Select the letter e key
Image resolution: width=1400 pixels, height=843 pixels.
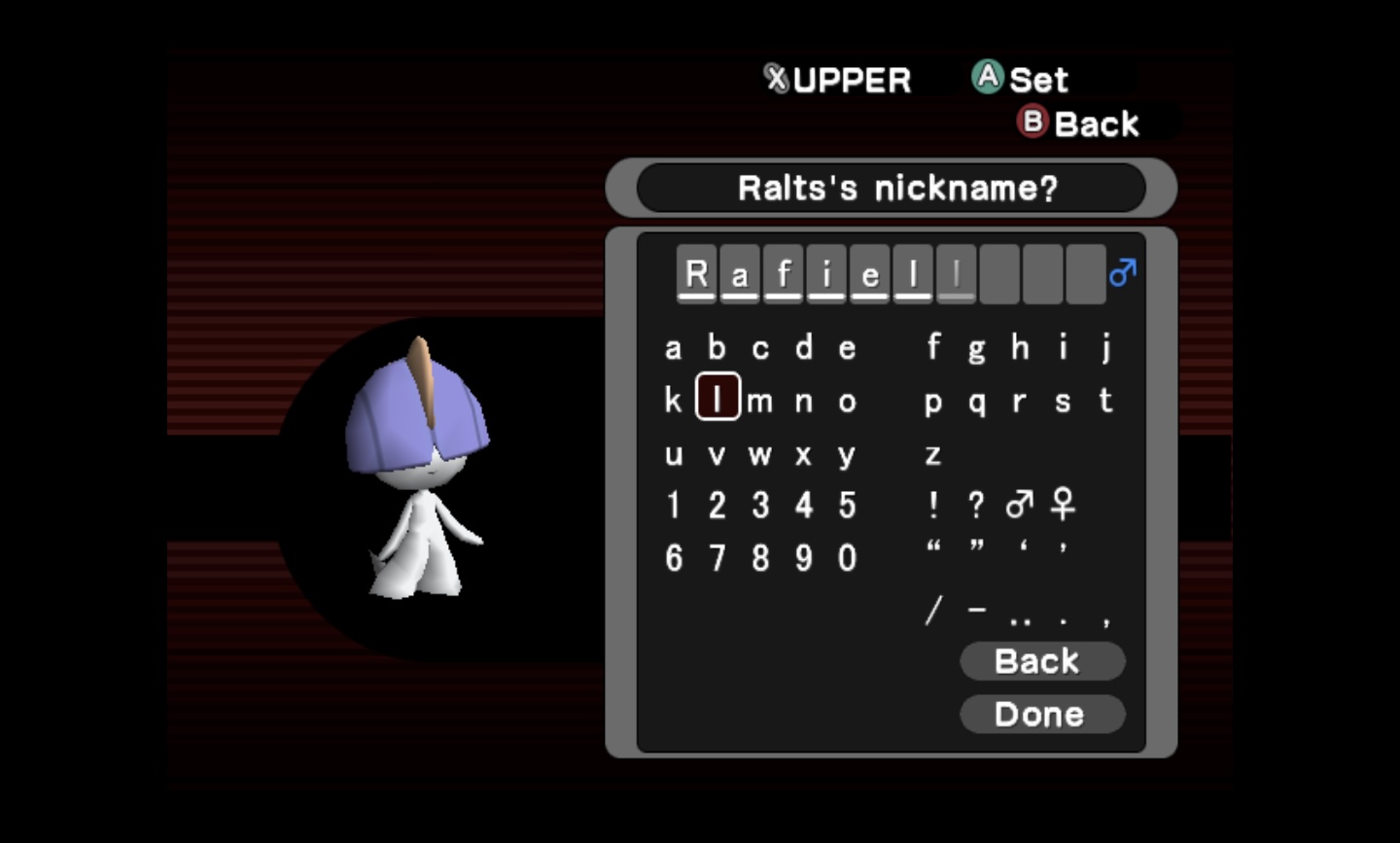[x=847, y=348]
